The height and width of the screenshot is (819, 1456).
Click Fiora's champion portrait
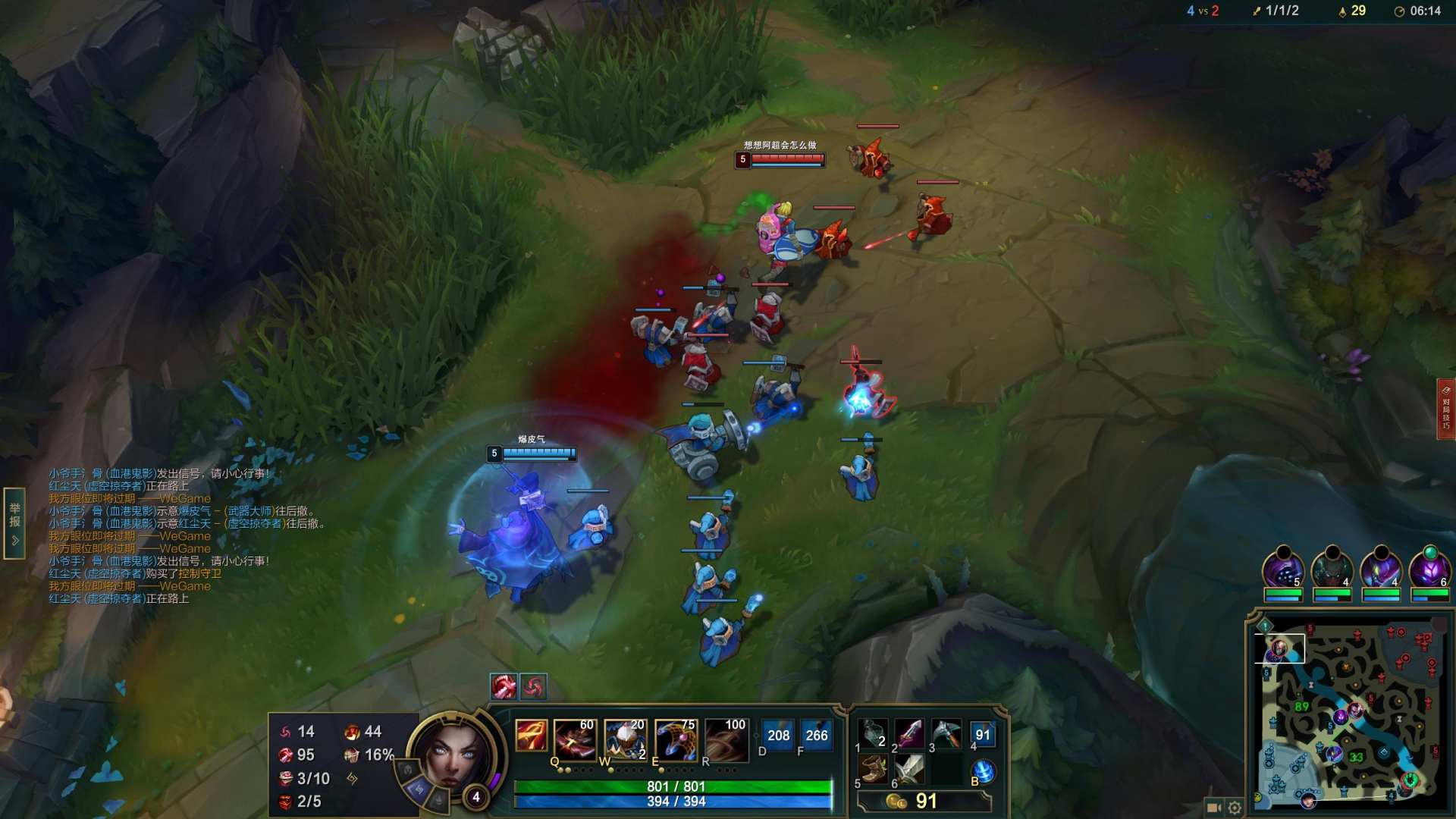[x=453, y=754]
